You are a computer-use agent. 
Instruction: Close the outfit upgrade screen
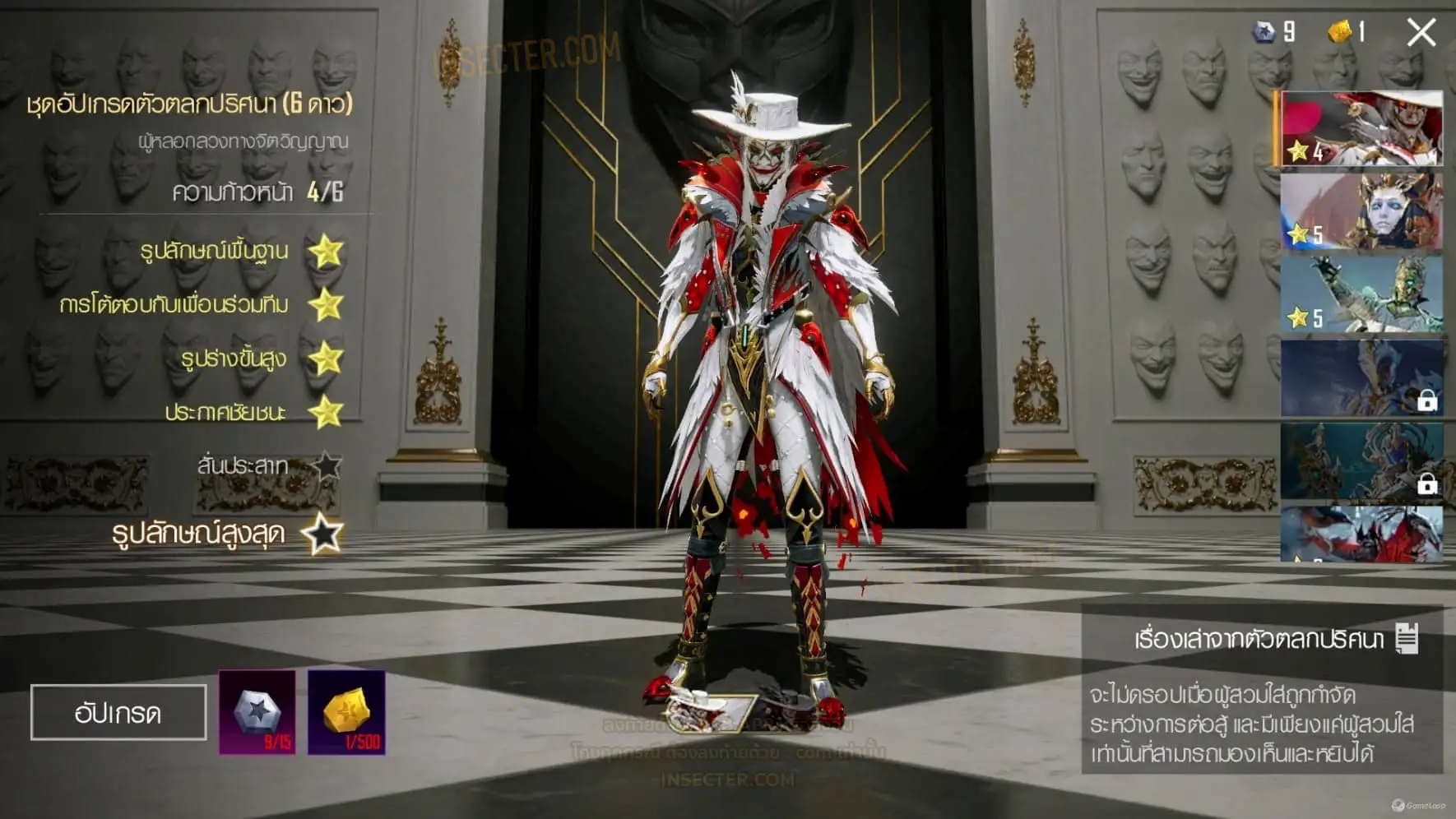(x=1421, y=33)
